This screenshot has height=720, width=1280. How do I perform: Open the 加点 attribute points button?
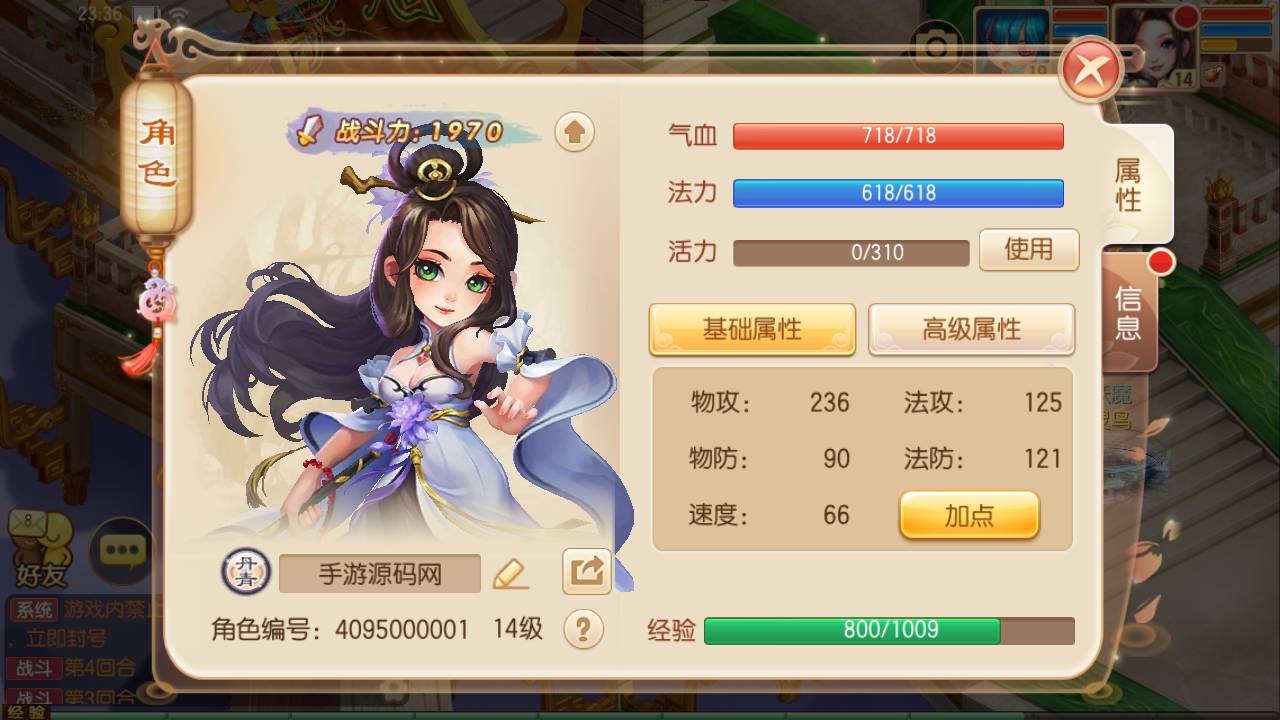969,515
